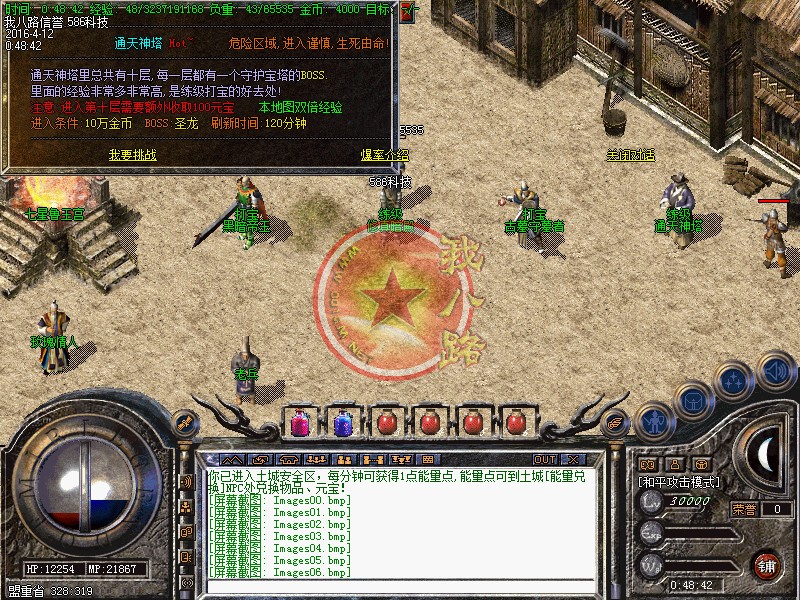Toggle the 和平攻击模式 attack mode label
The height and width of the screenshot is (600, 800).
click(680, 481)
